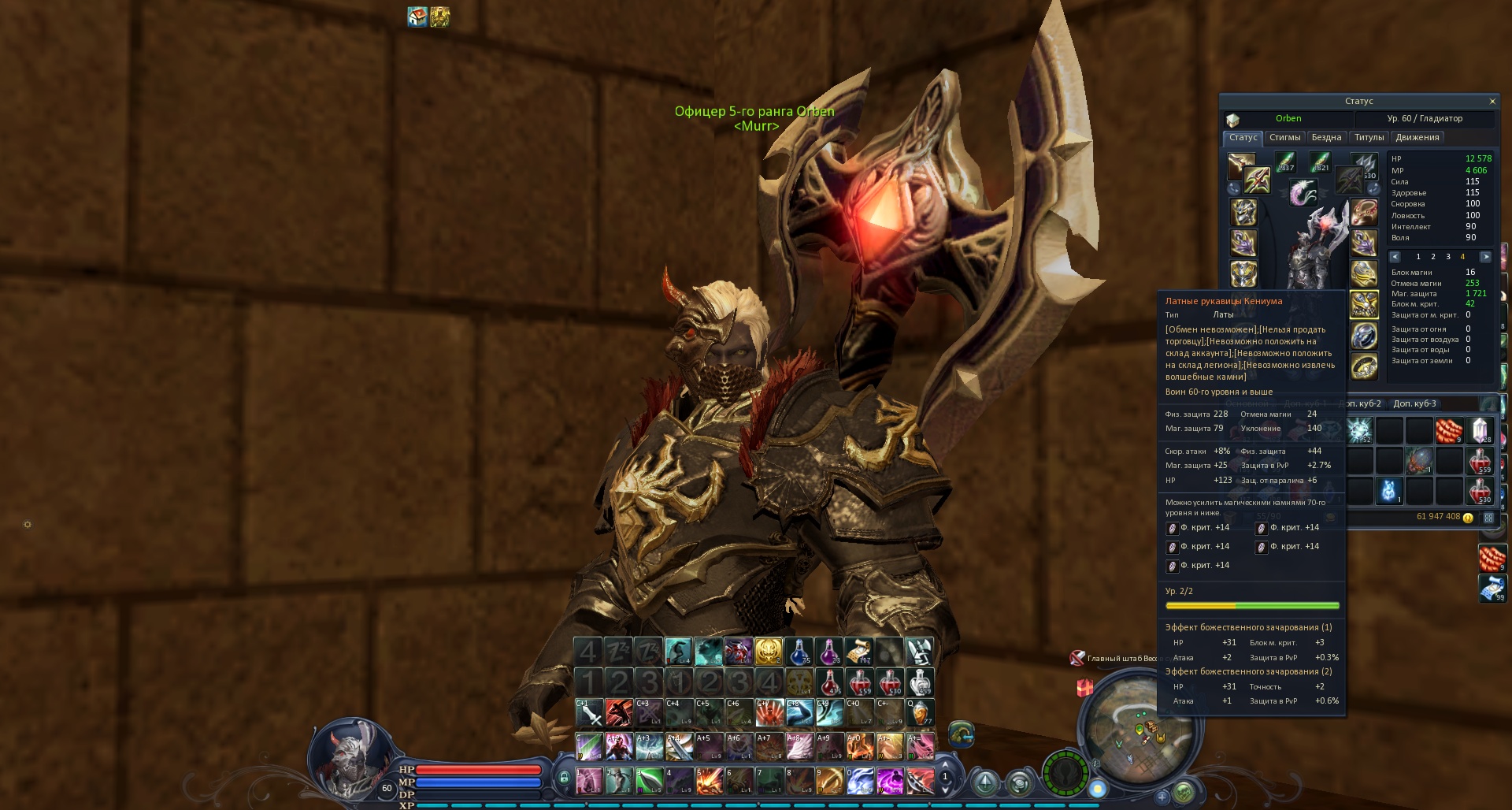Go to previous stats page arrow
The image size is (1512, 810).
(x=1395, y=257)
